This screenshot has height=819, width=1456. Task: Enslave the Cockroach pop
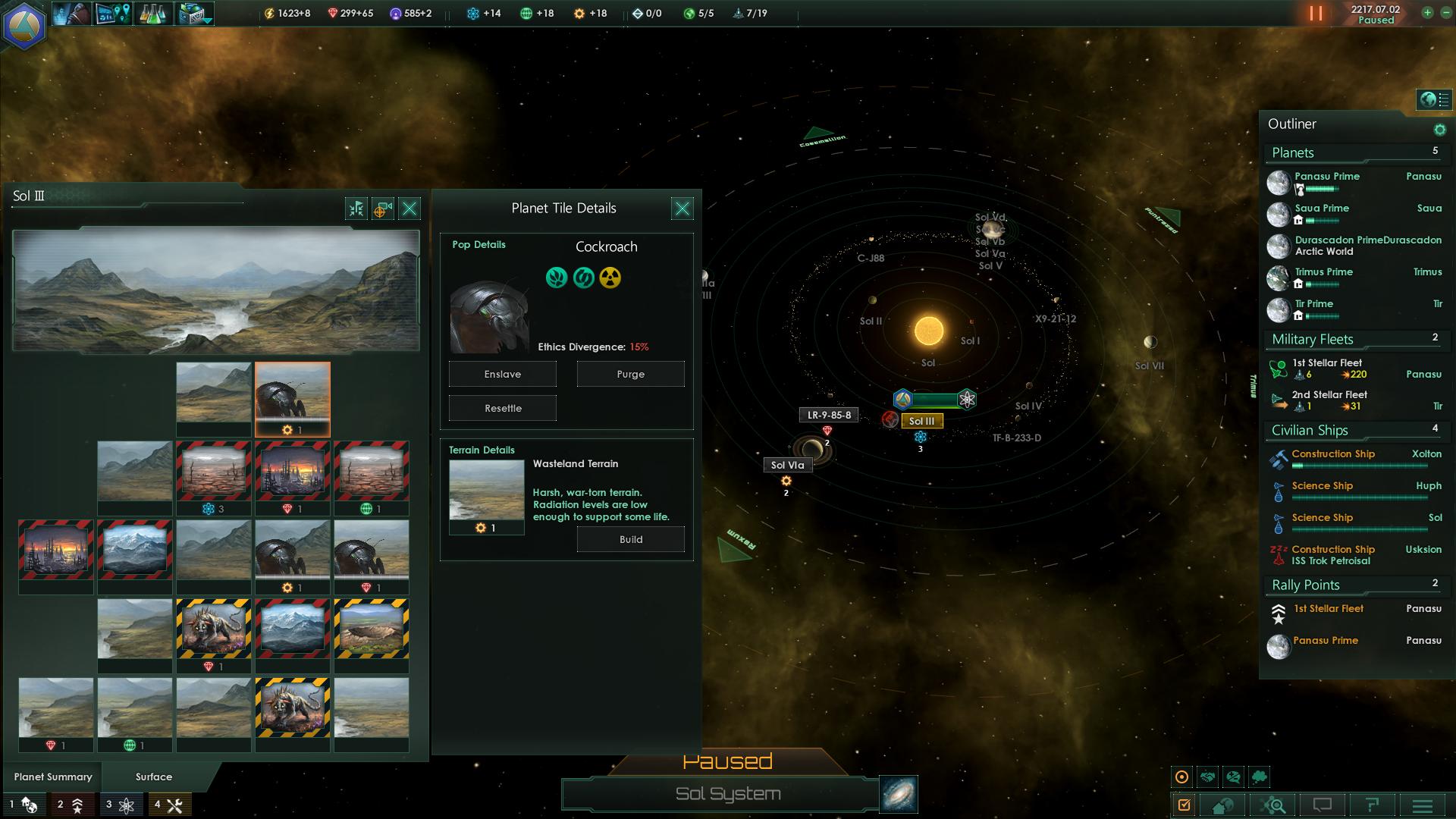point(502,374)
